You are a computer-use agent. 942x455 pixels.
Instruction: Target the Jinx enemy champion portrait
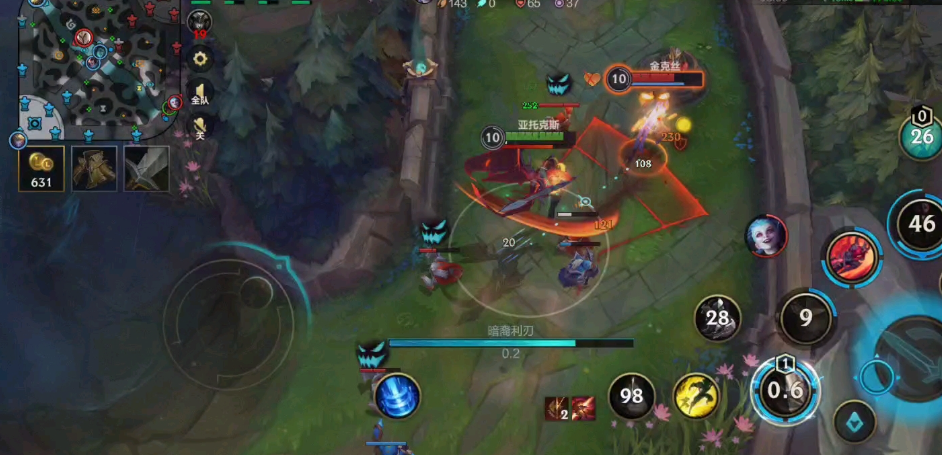[766, 237]
